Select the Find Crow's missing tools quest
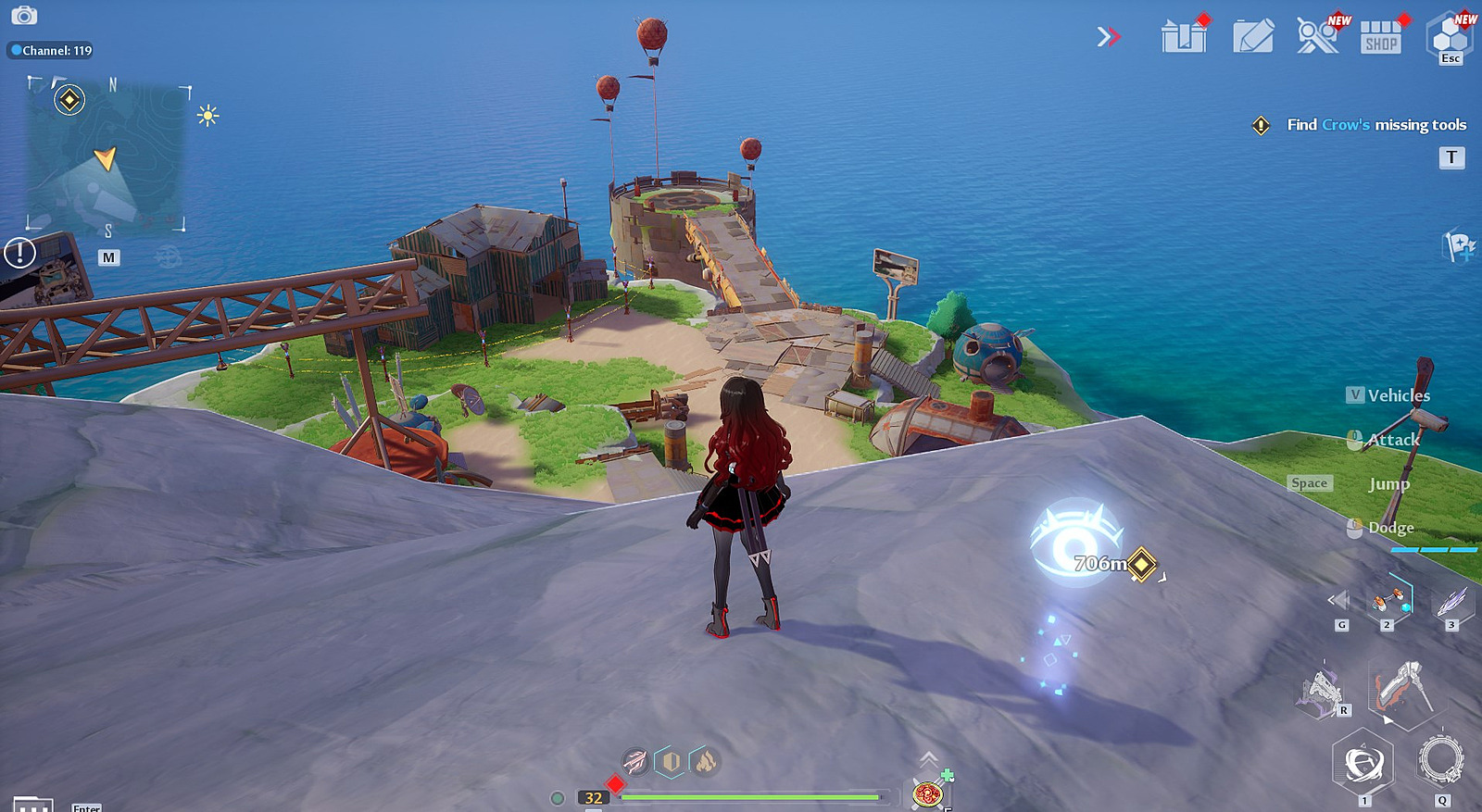This screenshot has height=812, width=1482. click(x=1375, y=125)
